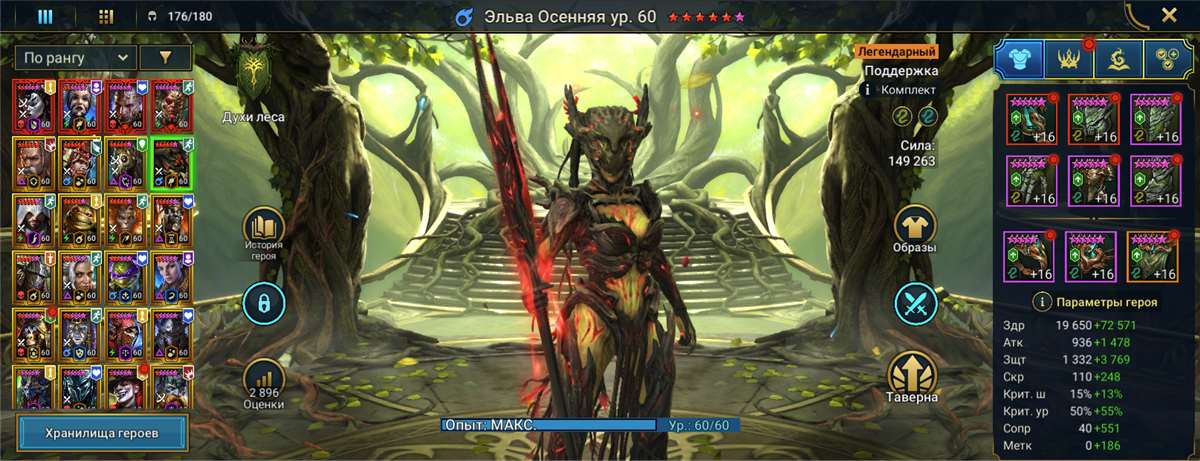
Task: Click the crossed swords round button
Action: point(915,303)
